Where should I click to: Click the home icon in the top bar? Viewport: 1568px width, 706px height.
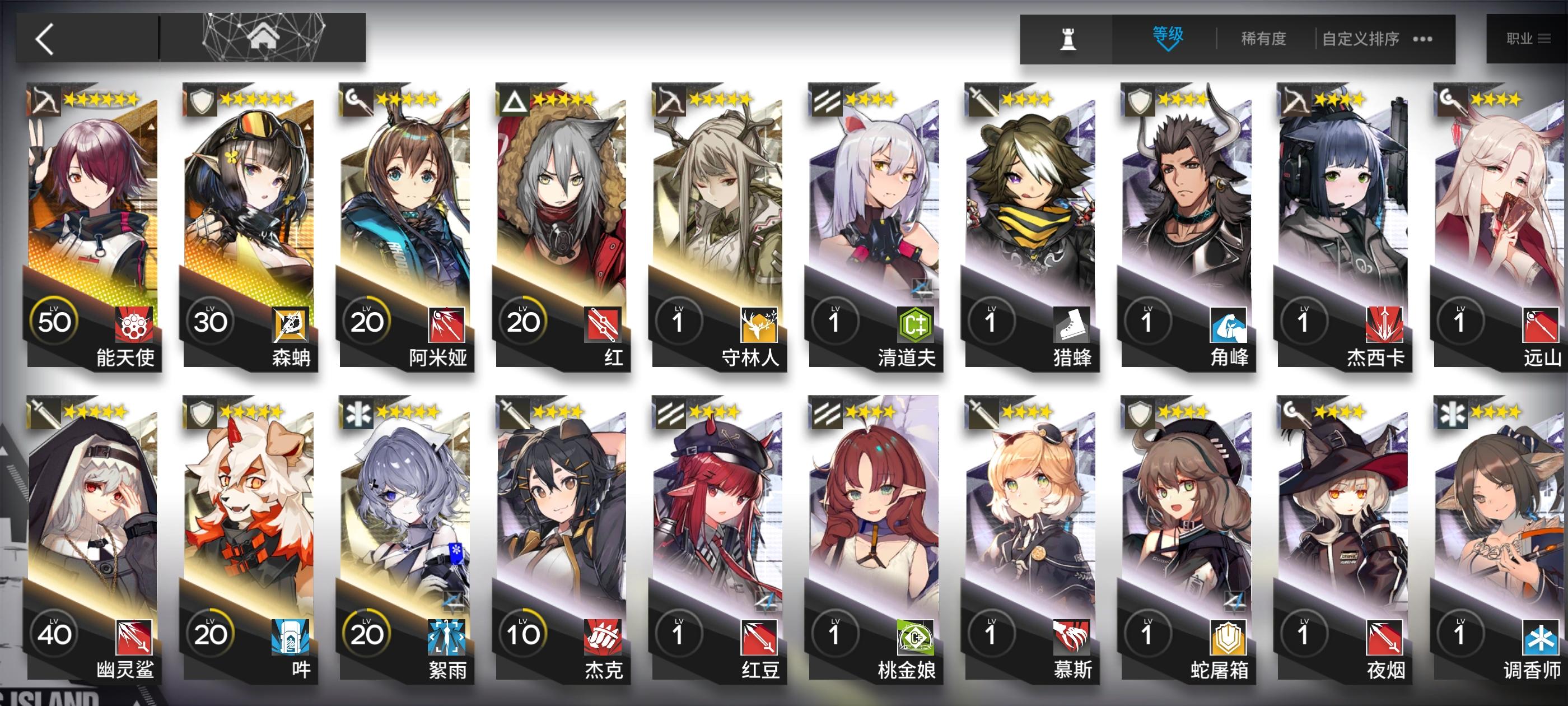click(264, 38)
